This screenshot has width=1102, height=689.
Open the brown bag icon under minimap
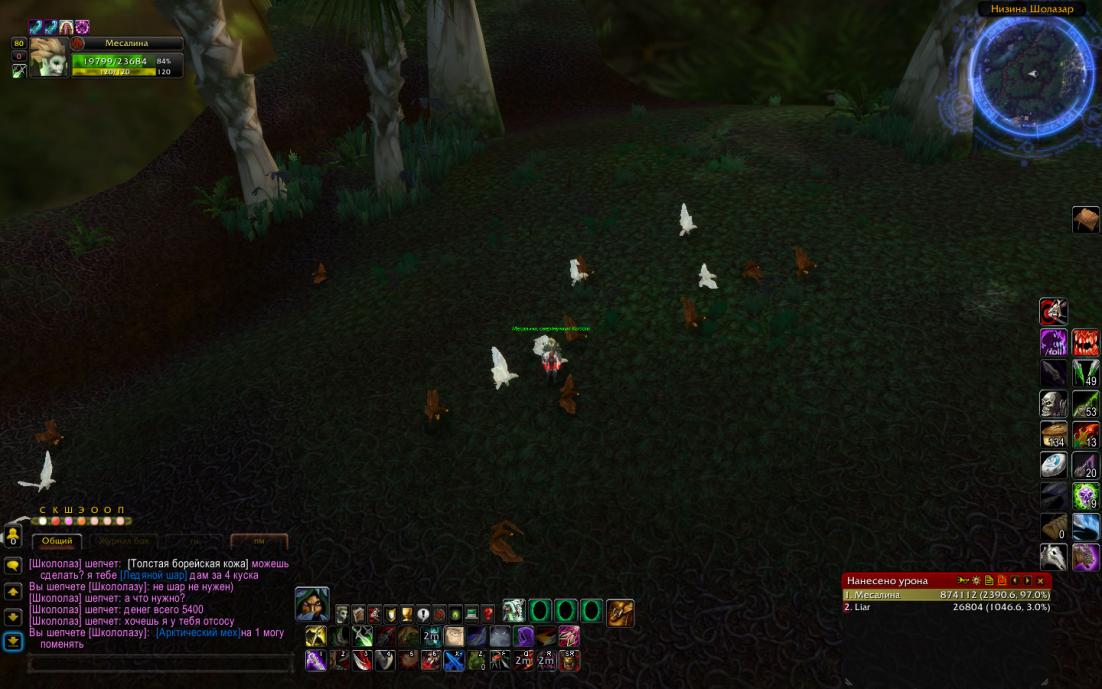[x=1086, y=220]
